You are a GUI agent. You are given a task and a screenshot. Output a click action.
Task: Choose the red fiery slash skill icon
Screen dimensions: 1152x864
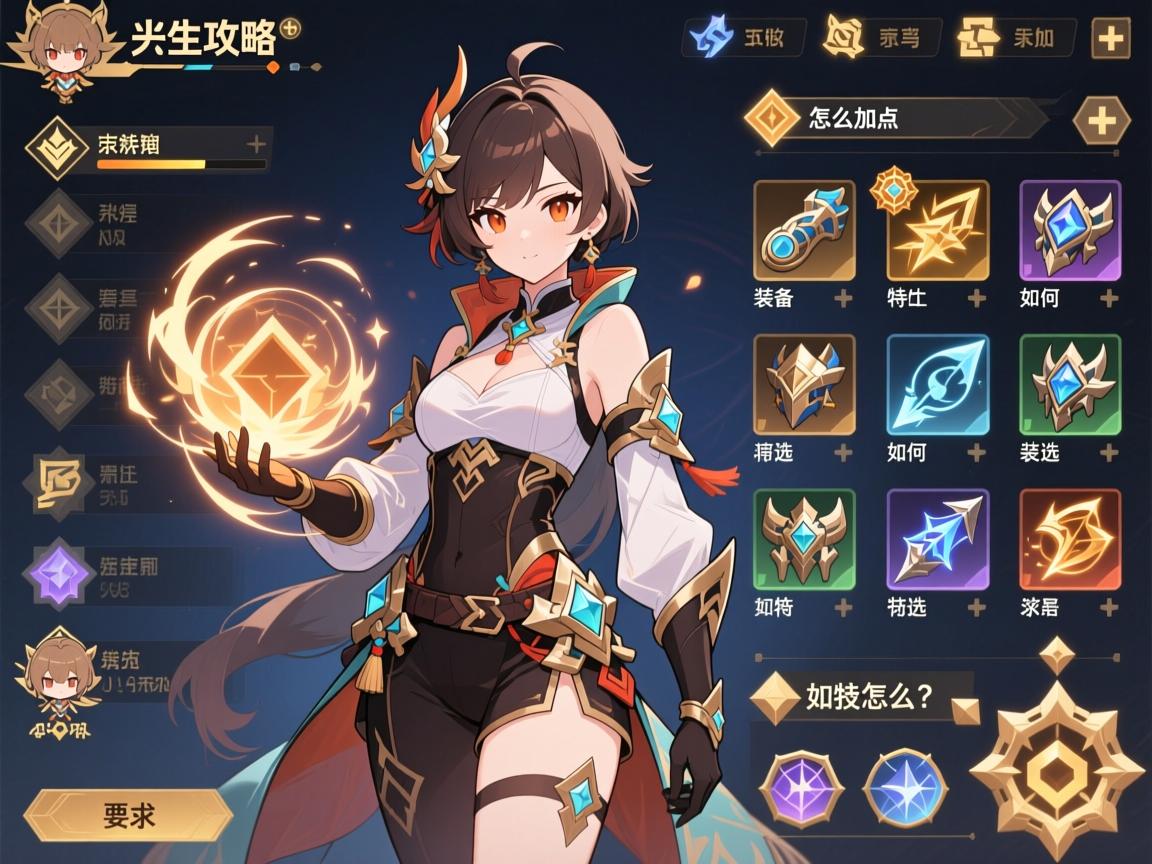pos(1070,539)
